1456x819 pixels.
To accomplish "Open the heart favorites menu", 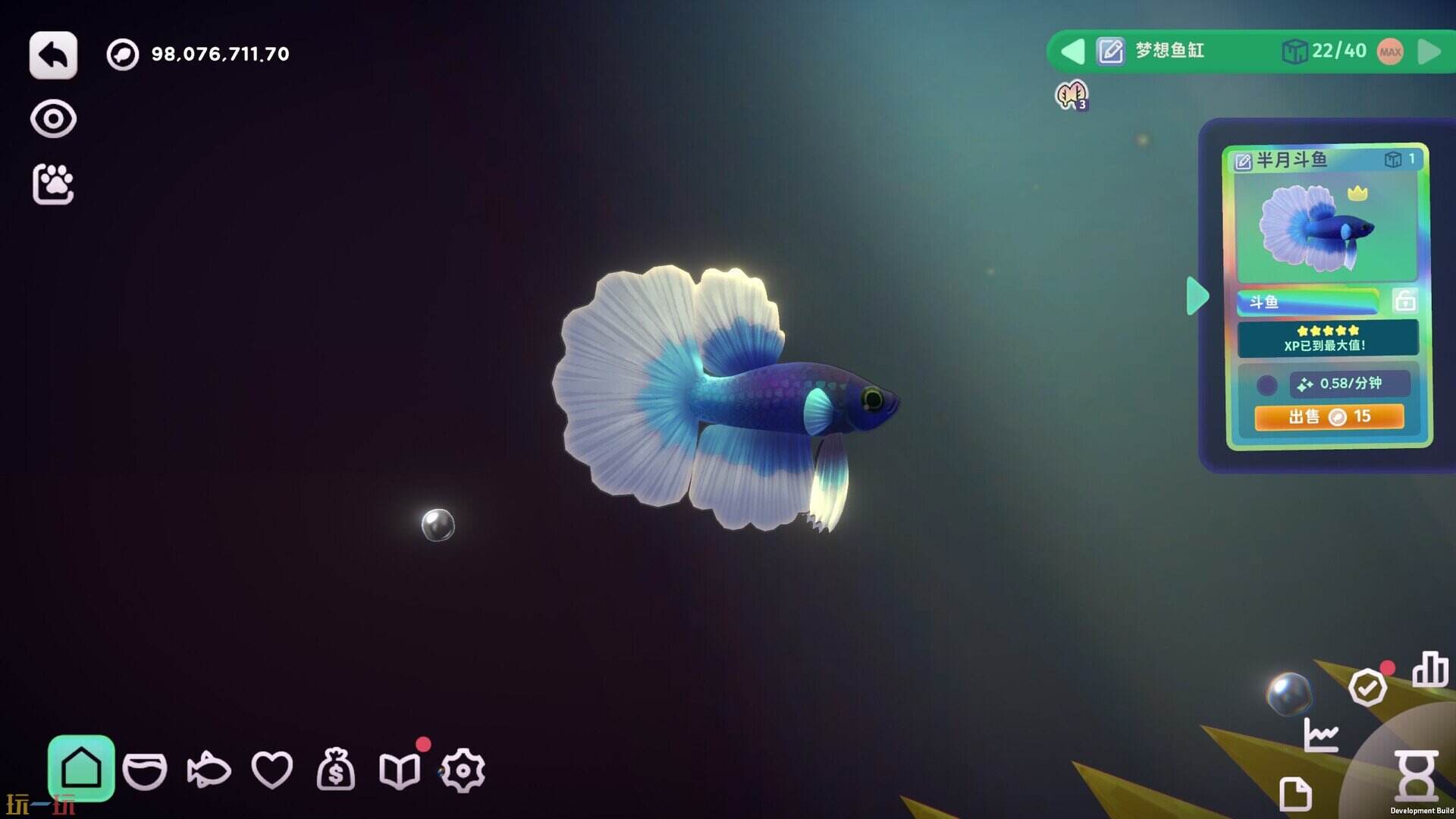I will click(272, 771).
